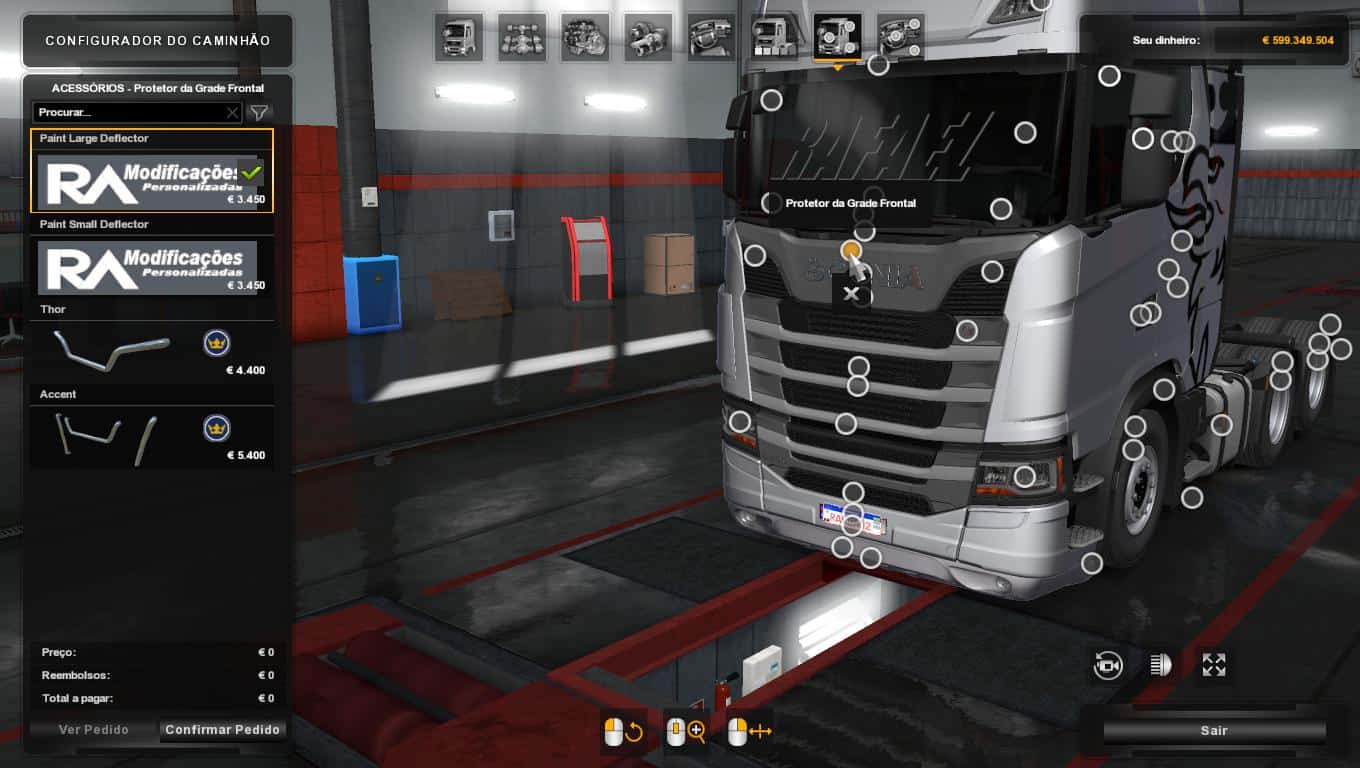Open Ver Pedido order view
The width and height of the screenshot is (1360, 768).
(x=94, y=730)
